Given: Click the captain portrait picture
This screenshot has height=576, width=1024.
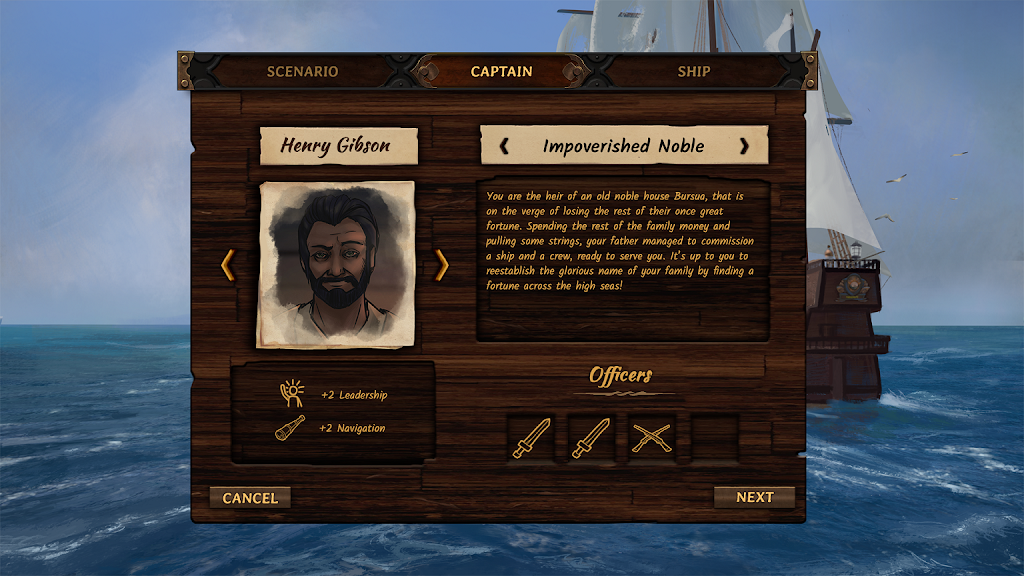Looking at the screenshot, I should 336,264.
